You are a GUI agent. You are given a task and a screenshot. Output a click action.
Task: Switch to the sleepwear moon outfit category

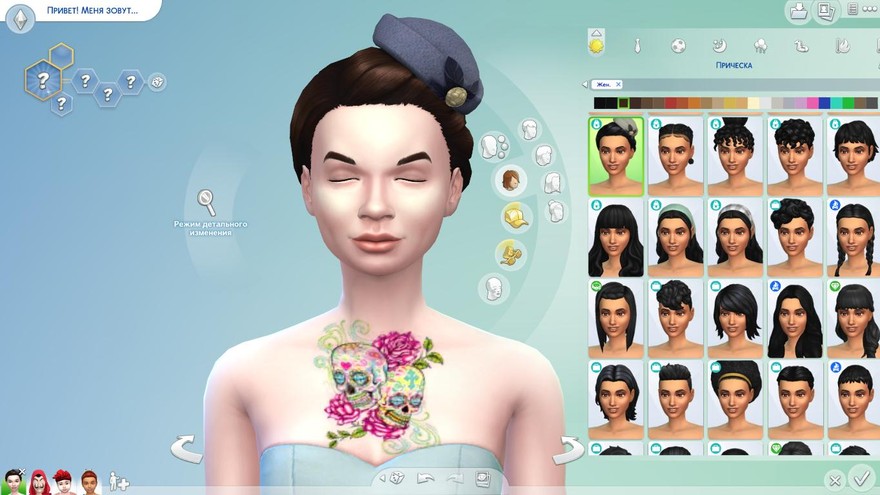click(x=719, y=46)
